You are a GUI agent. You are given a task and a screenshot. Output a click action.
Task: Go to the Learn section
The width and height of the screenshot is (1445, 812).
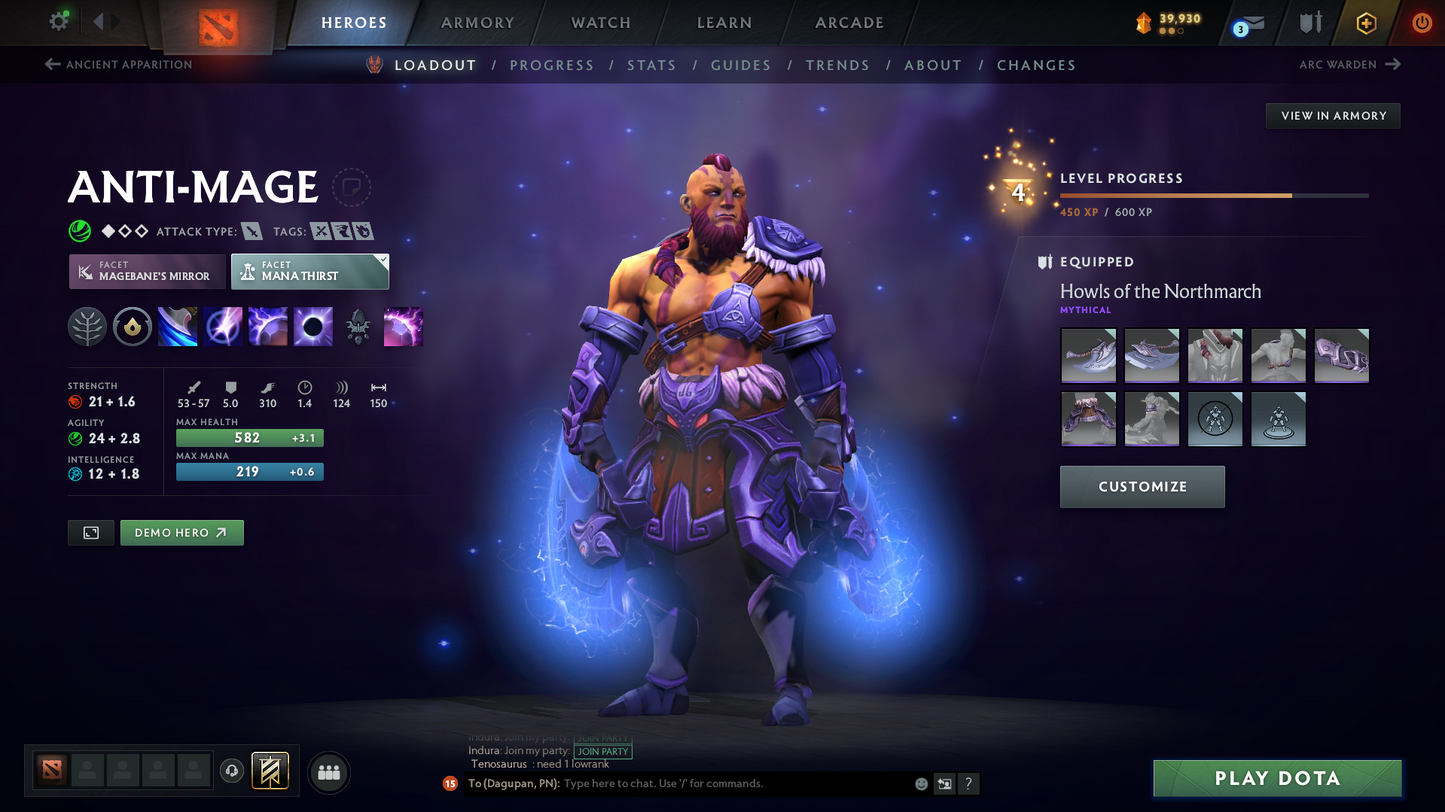click(x=724, y=23)
